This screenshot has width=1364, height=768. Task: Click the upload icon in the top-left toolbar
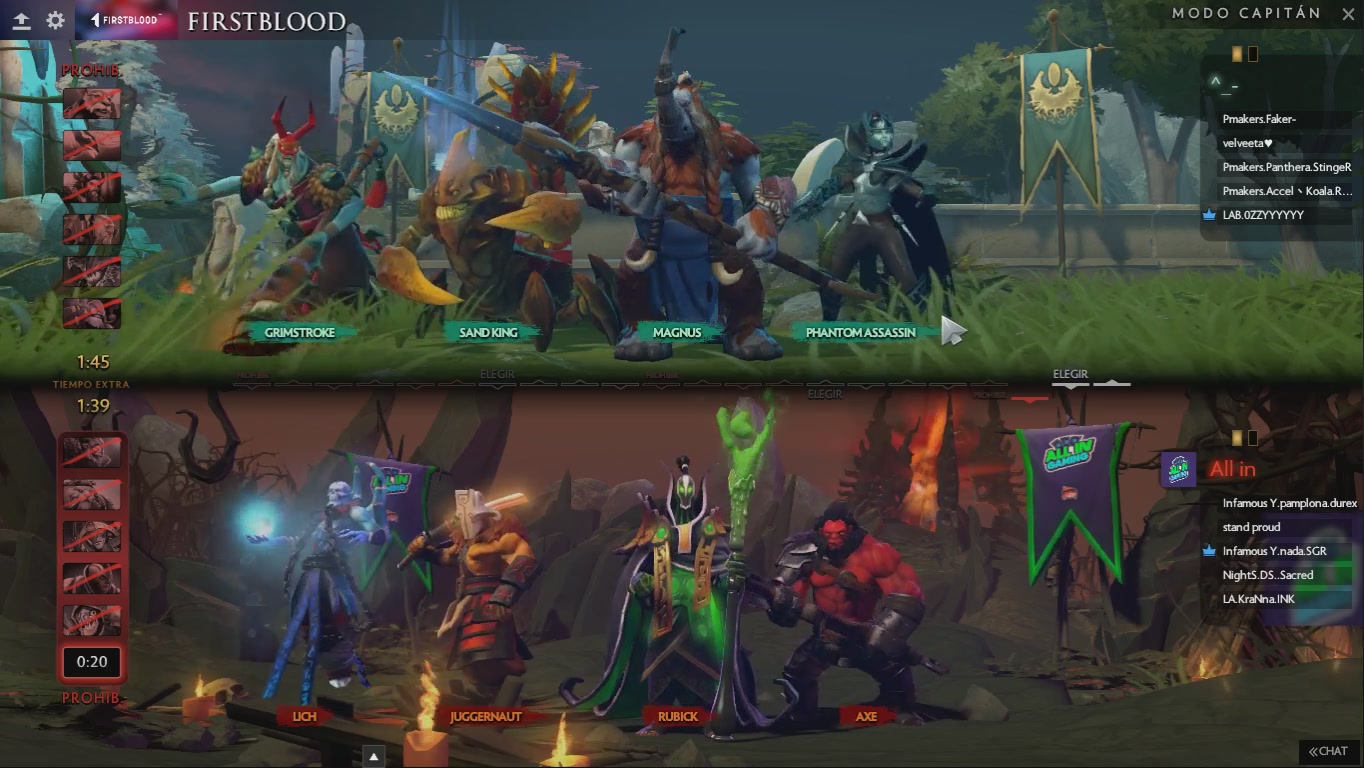21,19
